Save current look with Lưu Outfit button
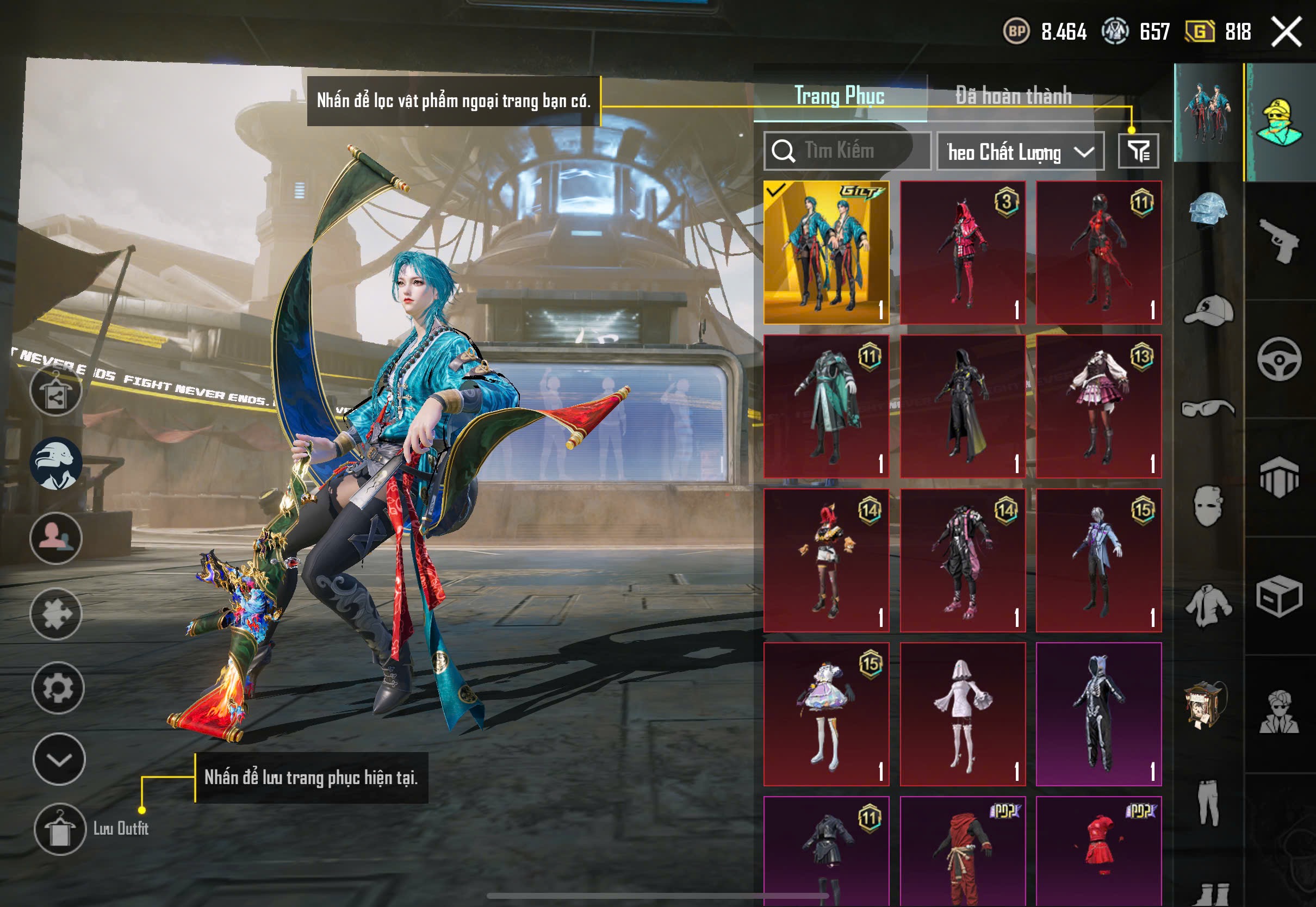Image resolution: width=1316 pixels, height=907 pixels. coord(60,829)
